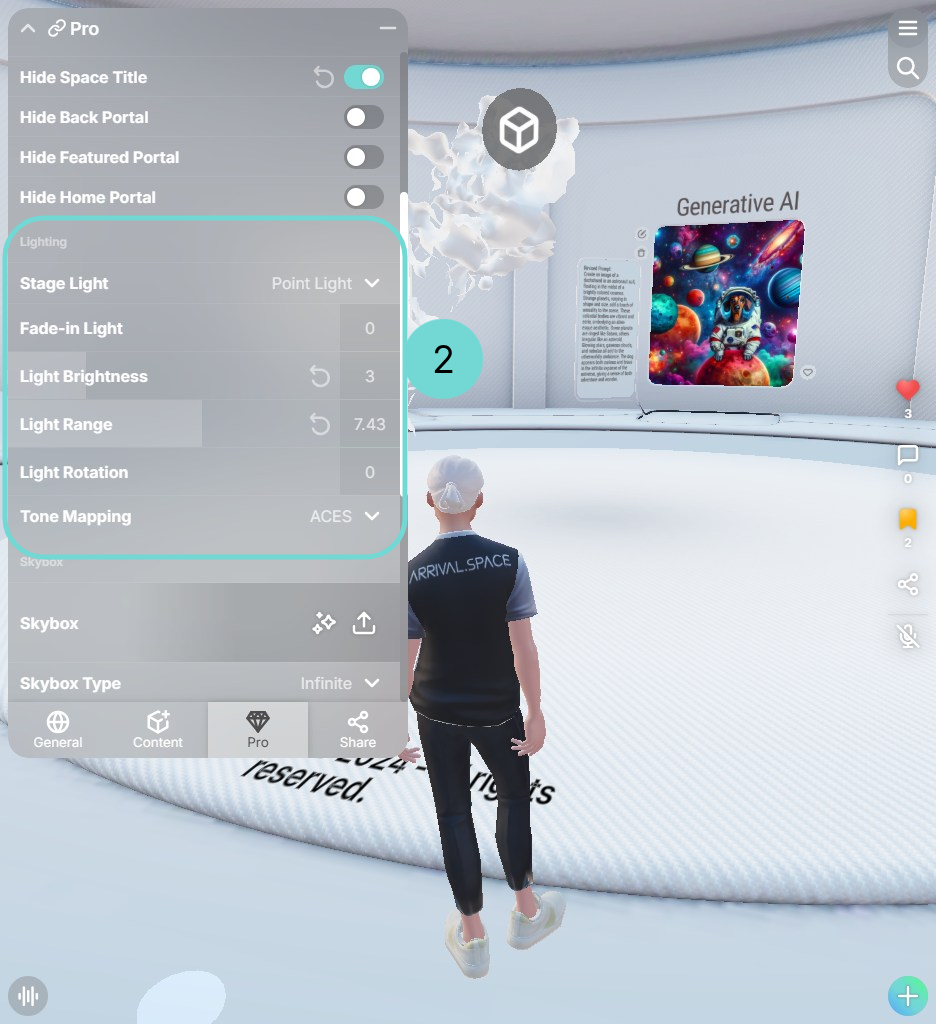Click the green plus add button
The height and width of the screenshot is (1024, 936).
[908, 996]
